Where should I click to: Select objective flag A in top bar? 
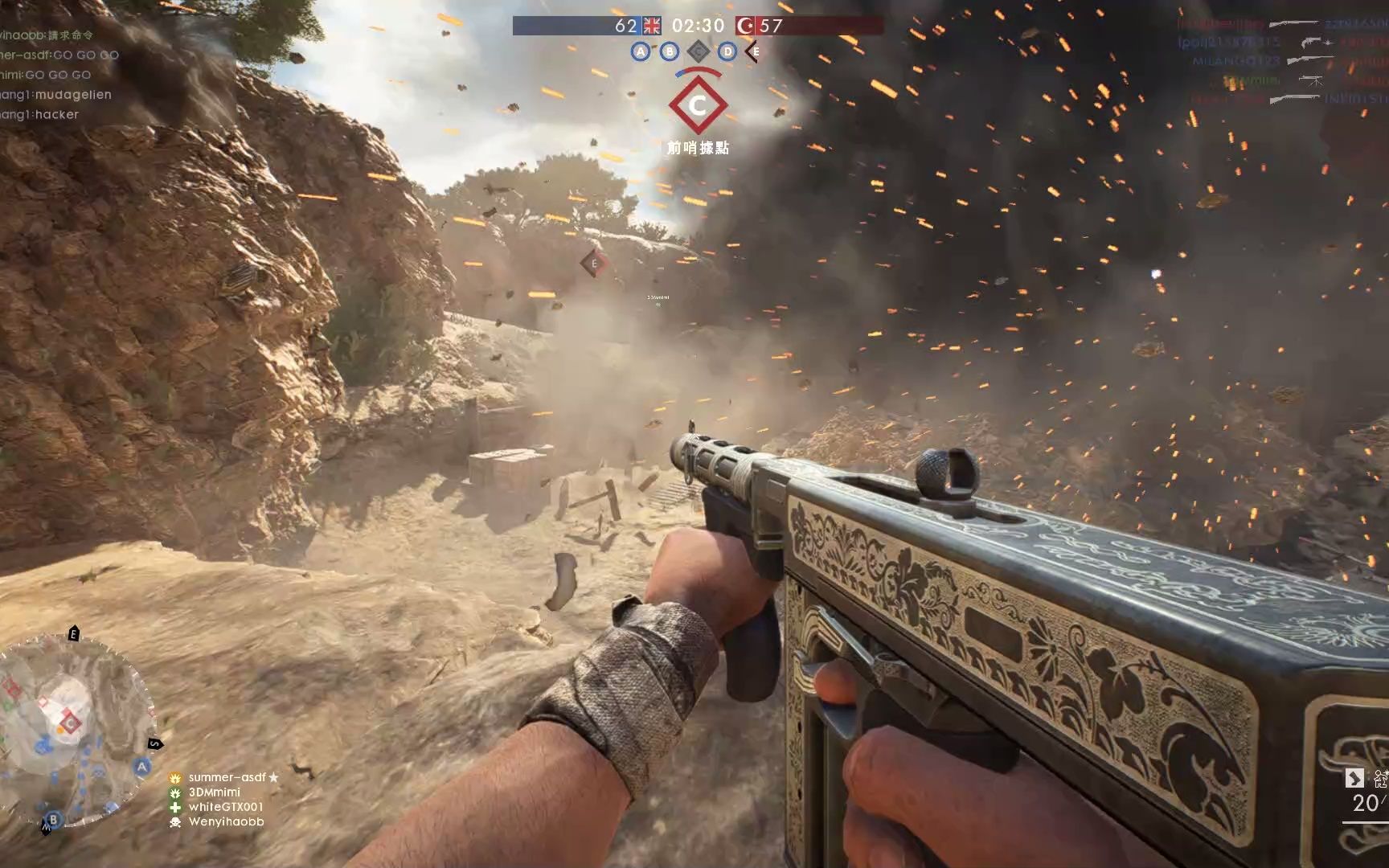[641, 52]
